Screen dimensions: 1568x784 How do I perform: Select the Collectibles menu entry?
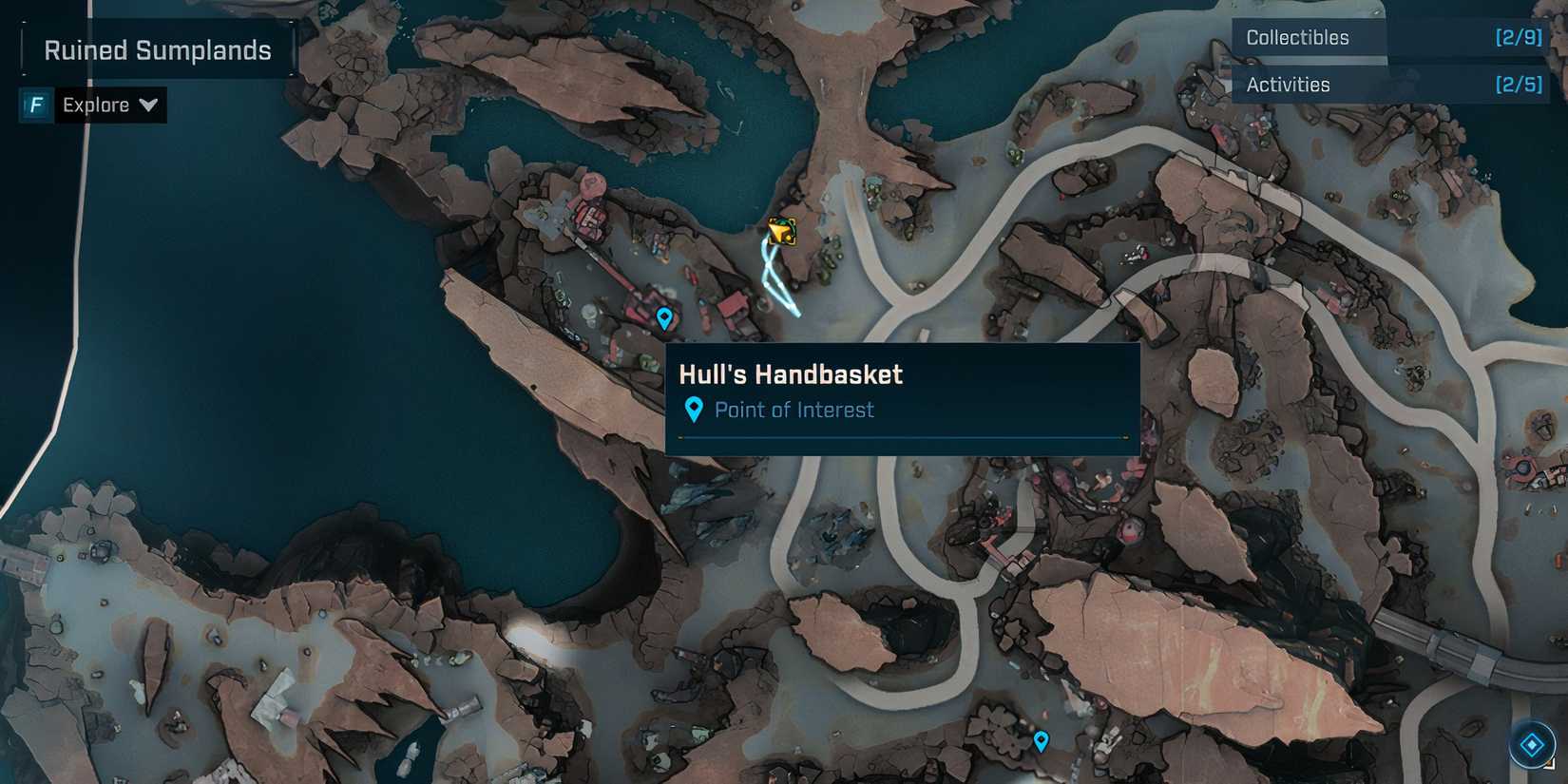tap(1295, 37)
